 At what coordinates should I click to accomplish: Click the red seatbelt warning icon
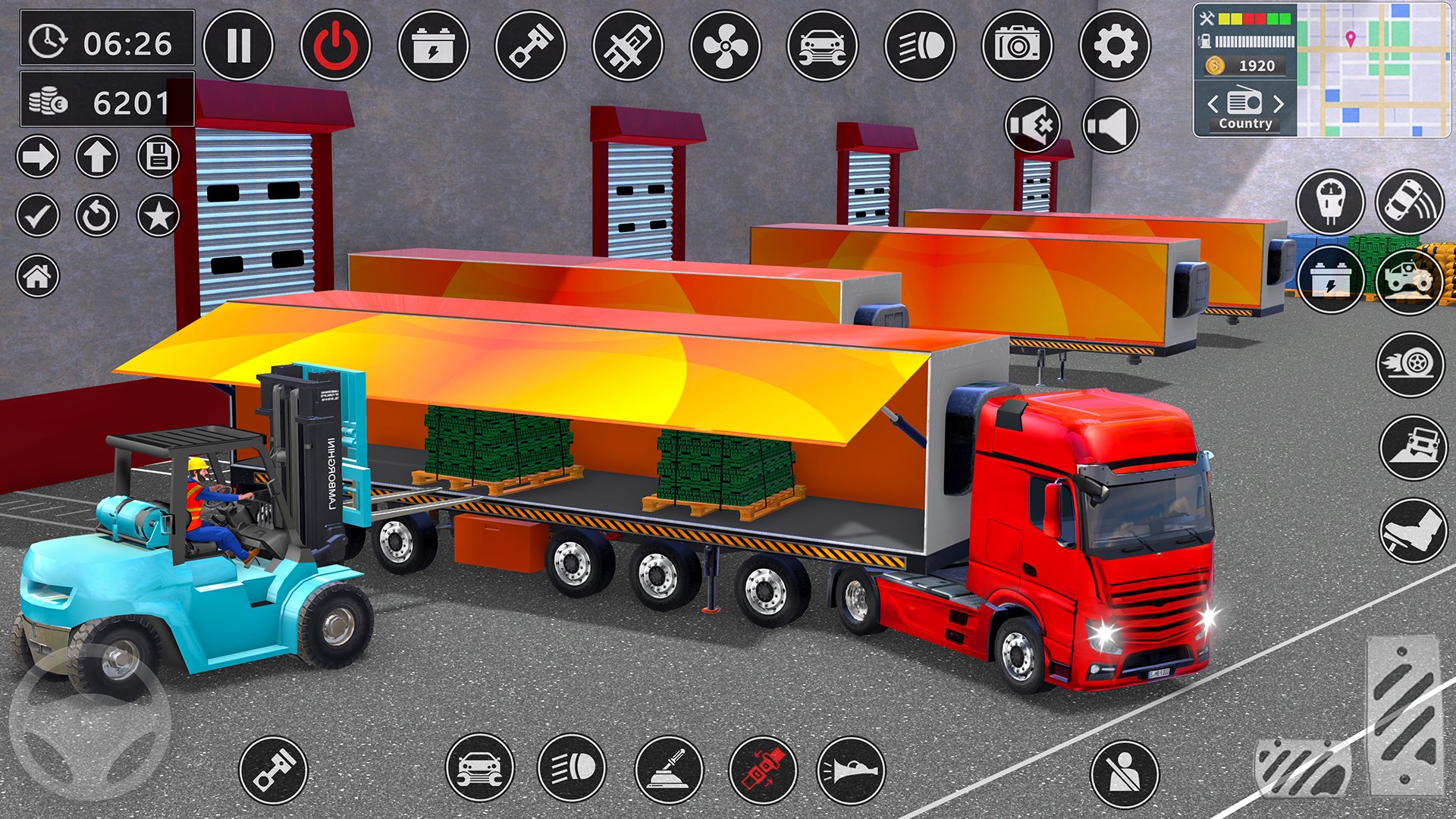pos(763,770)
